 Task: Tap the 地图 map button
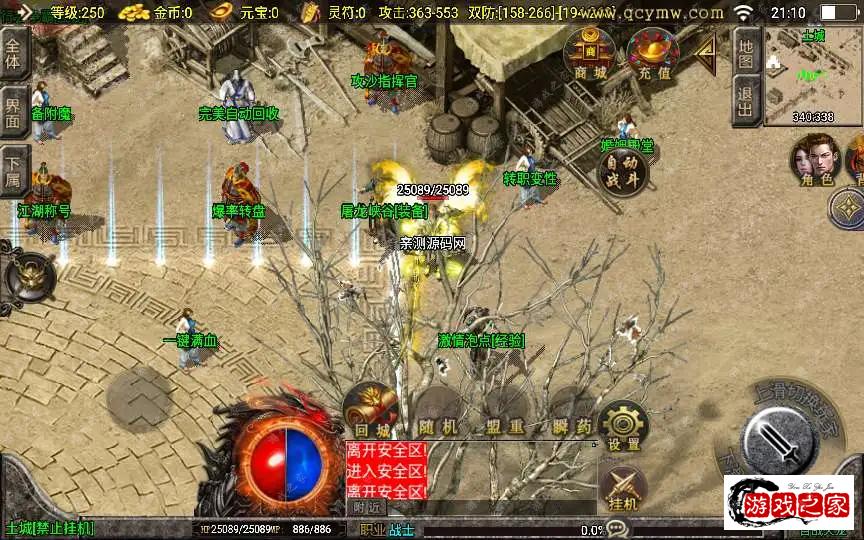click(x=744, y=51)
